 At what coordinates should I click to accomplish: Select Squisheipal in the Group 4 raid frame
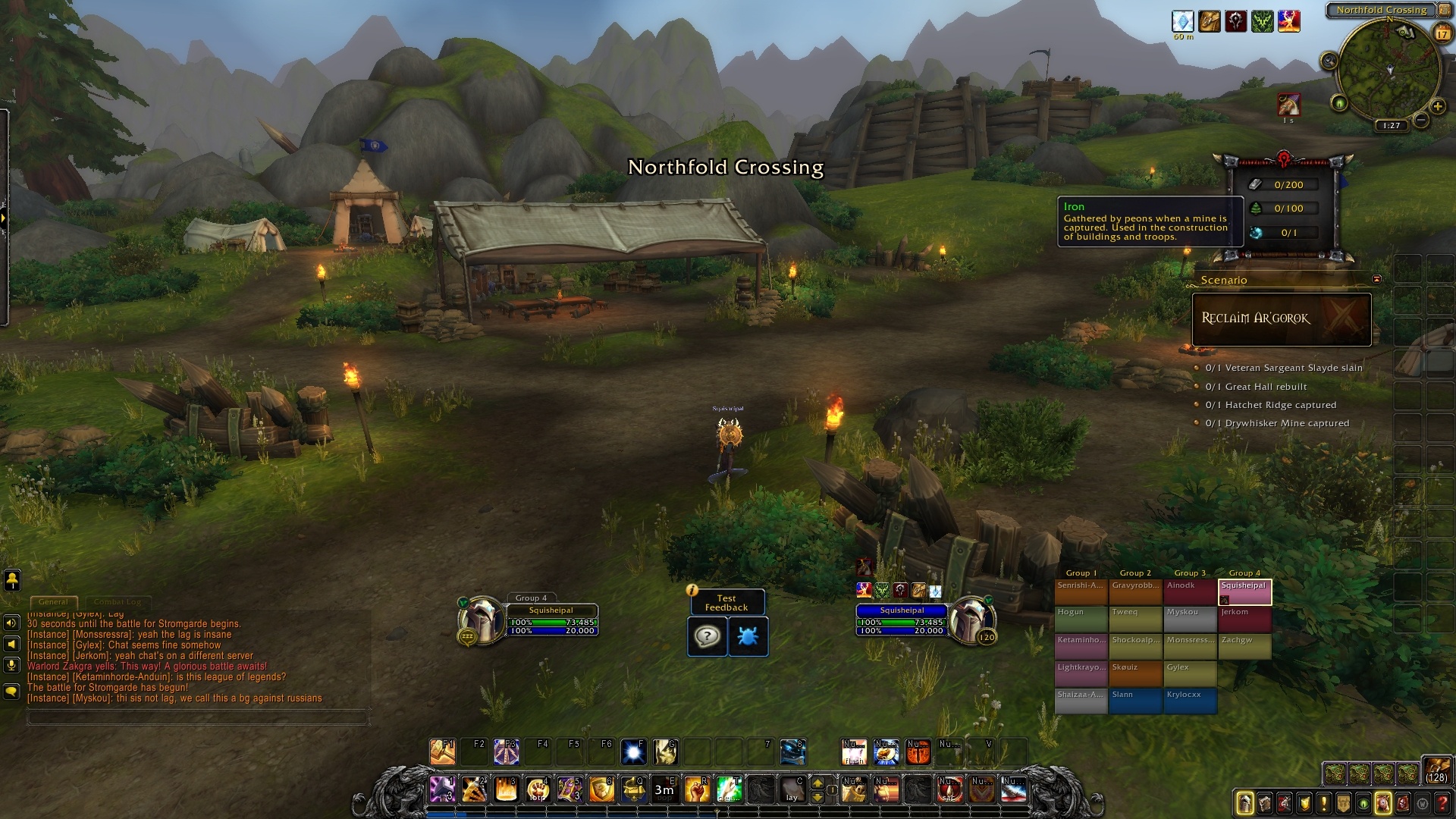coord(1245,593)
